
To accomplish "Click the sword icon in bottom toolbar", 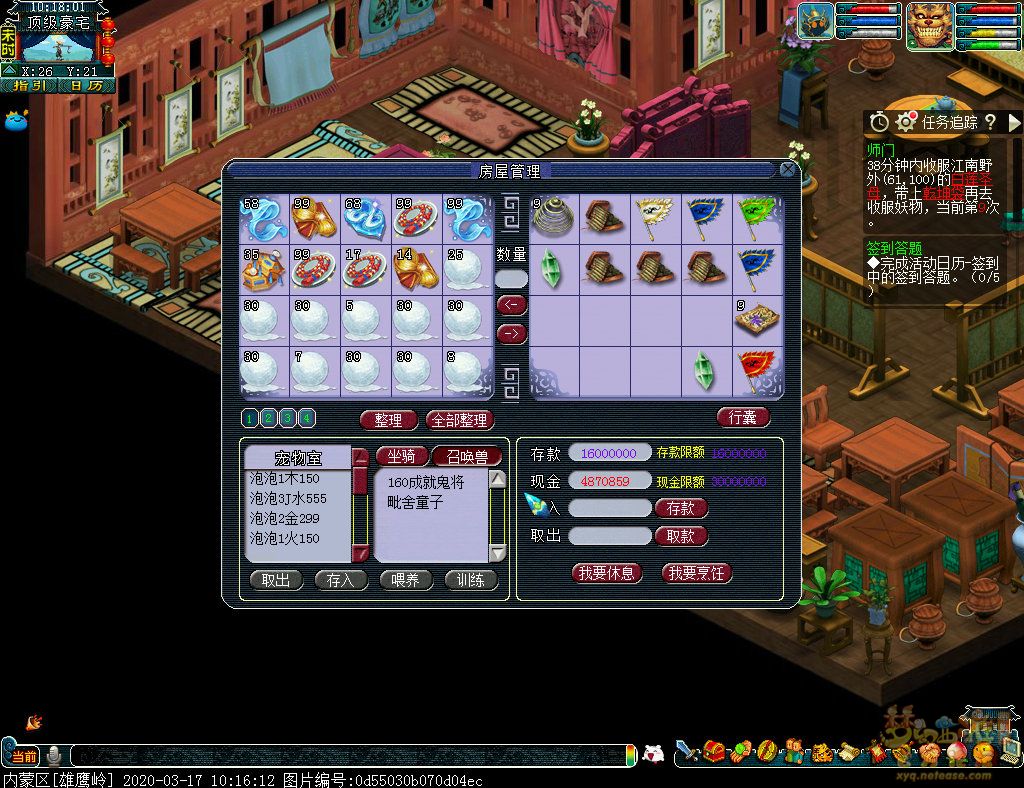I will pos(686,751).
